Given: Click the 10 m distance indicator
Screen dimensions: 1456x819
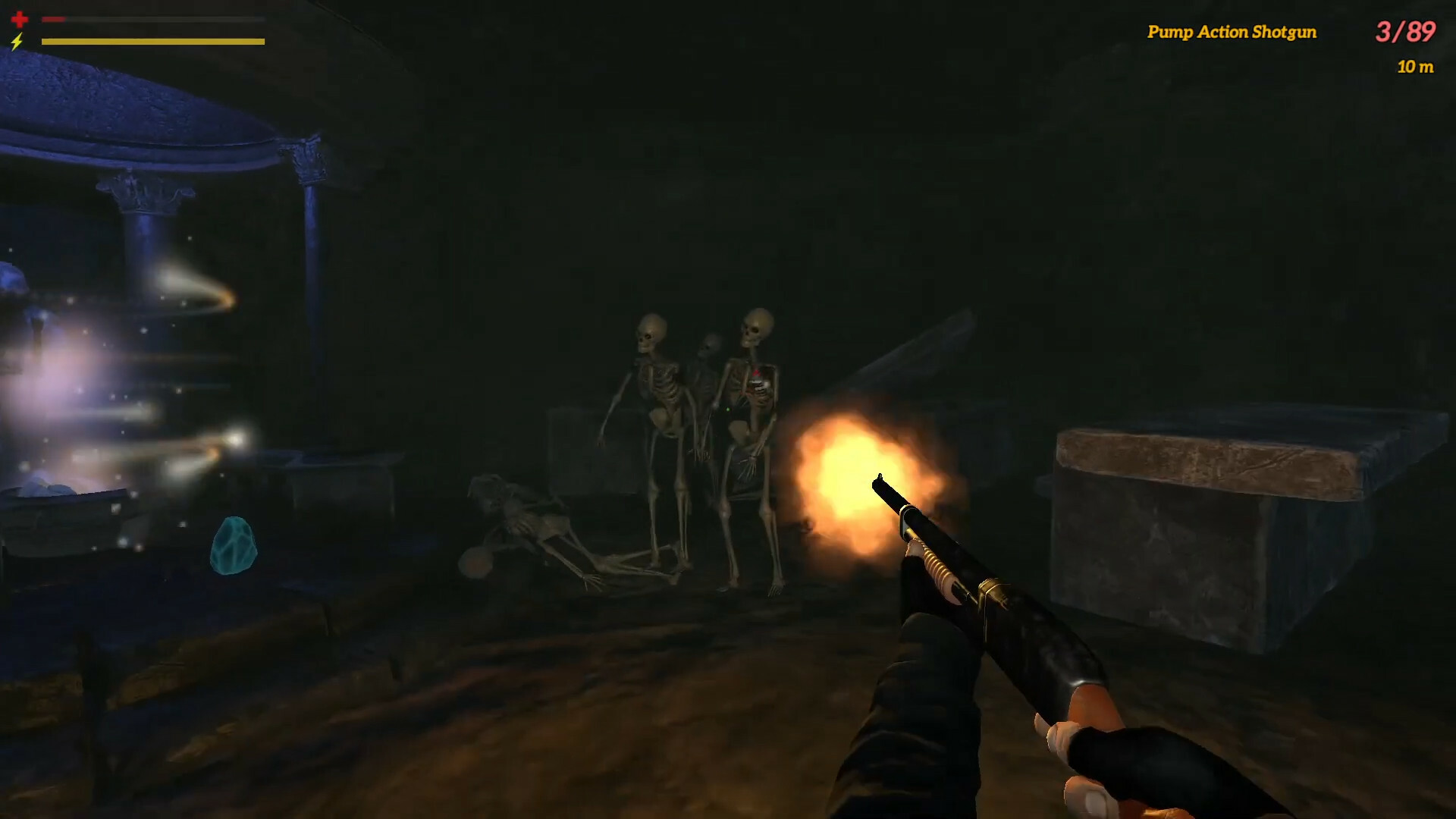Looking at the screenshot, I should tap(1415, 67).
